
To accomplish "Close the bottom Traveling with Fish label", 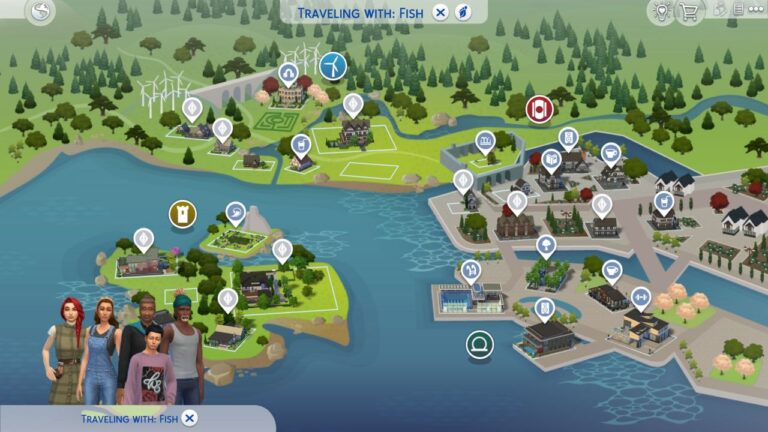I will point(190,418).
